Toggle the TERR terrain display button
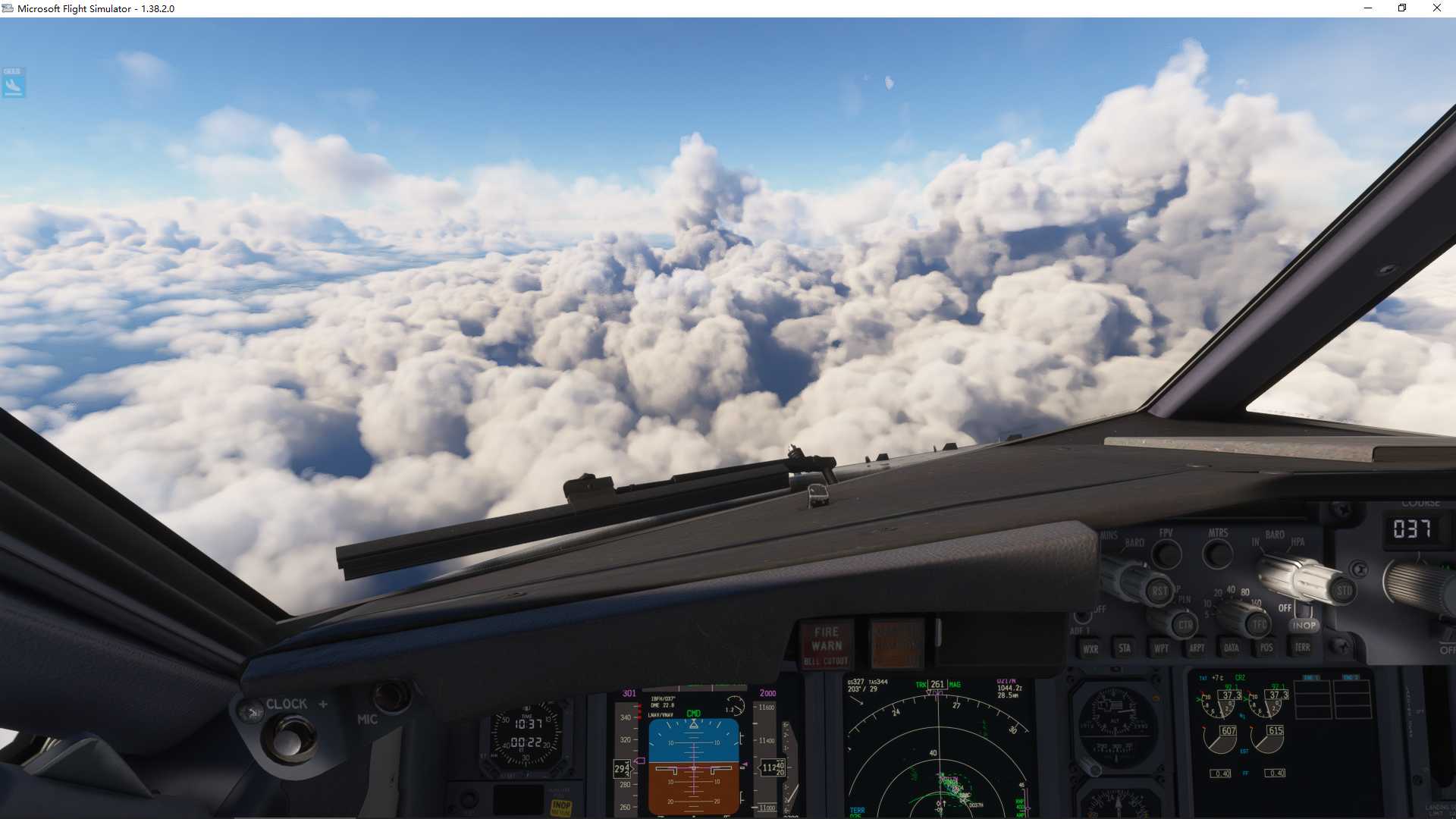This screenshot has width=1456, height=819. 1302,647
